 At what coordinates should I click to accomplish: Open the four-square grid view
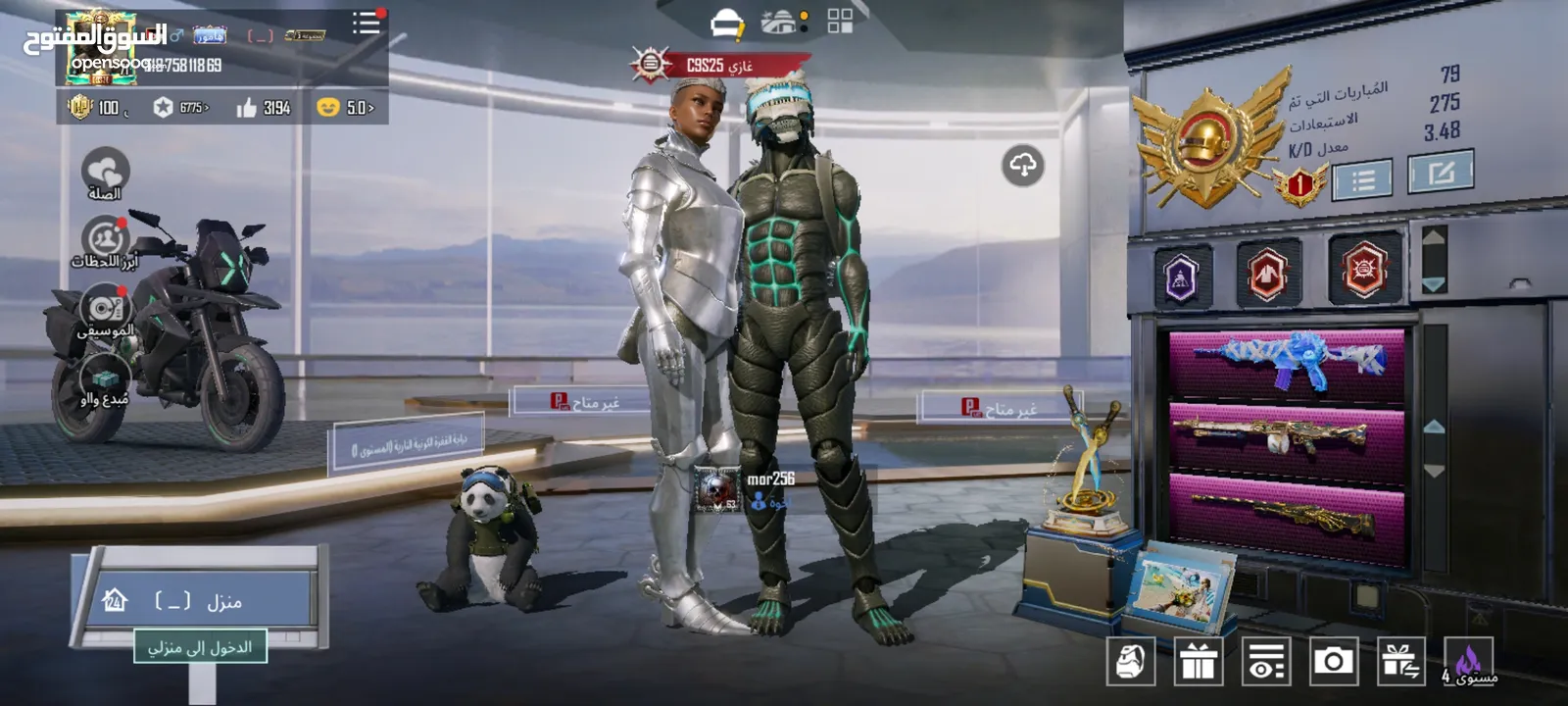[840, 22]
